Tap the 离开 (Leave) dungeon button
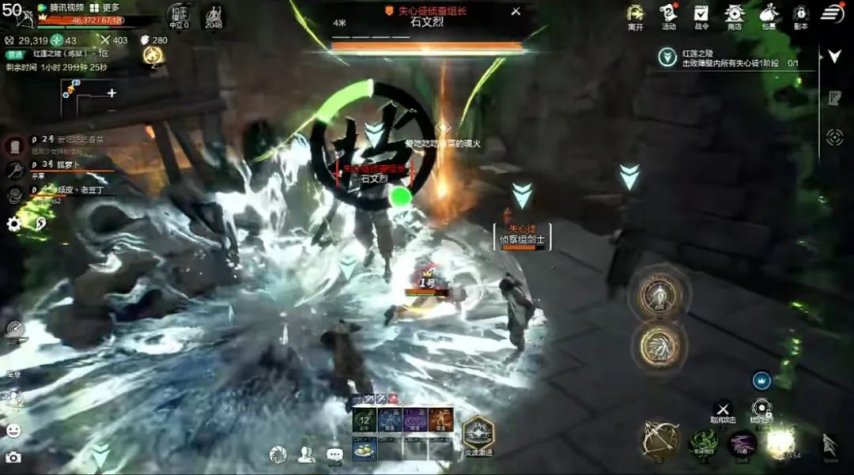 (634, 15)
